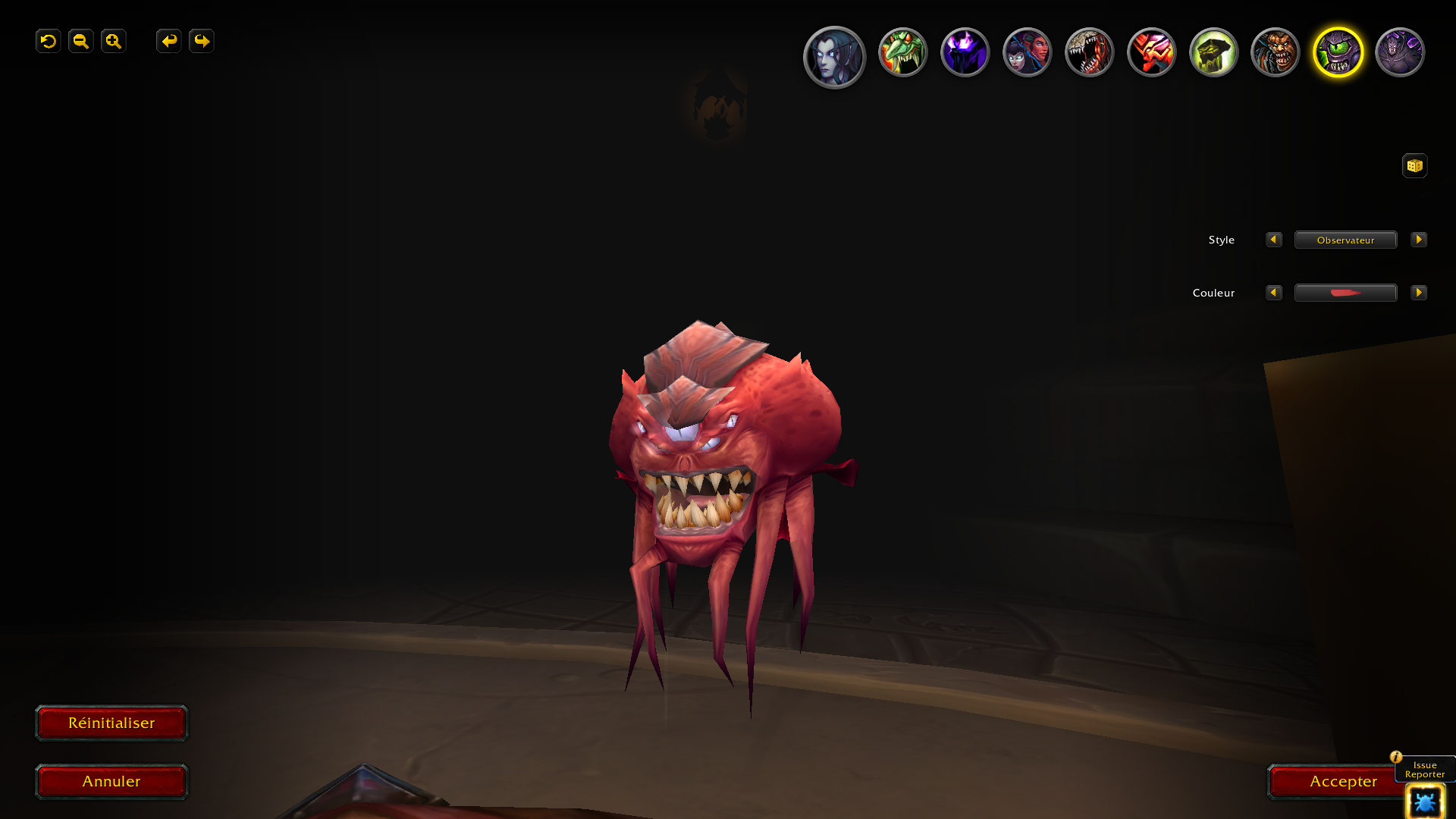Screen dimensions: 1456x819
Task: Switch to the green imp portrait
Action: point(902,52)
